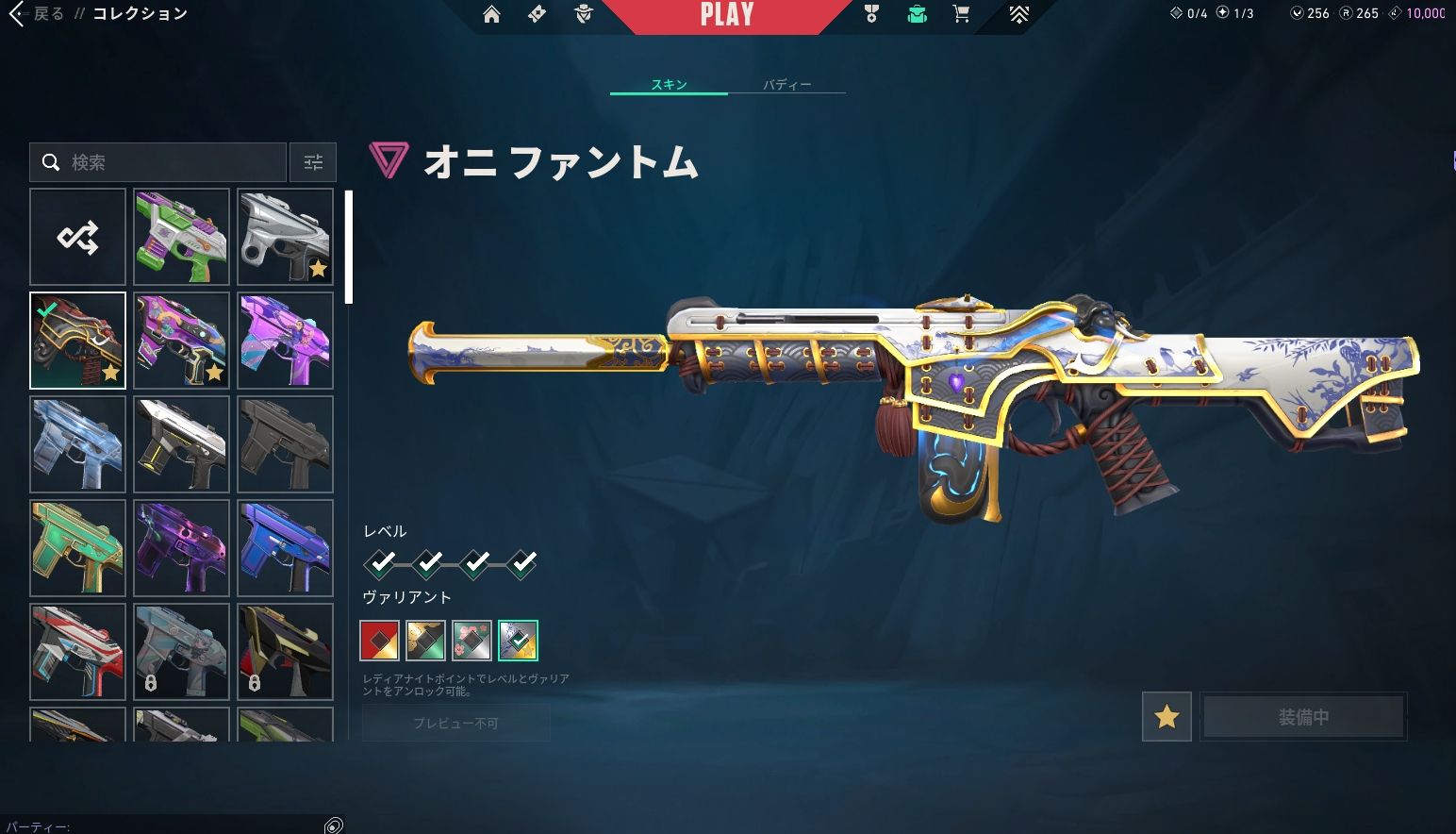
Task: Click the 装備中 equipped button
Action: (1303, 717)
